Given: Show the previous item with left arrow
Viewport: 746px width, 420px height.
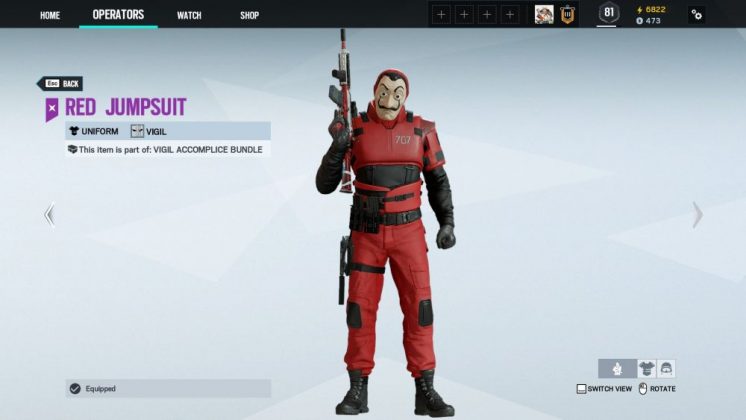Looking at the screenshot, I should coord(49,214).
